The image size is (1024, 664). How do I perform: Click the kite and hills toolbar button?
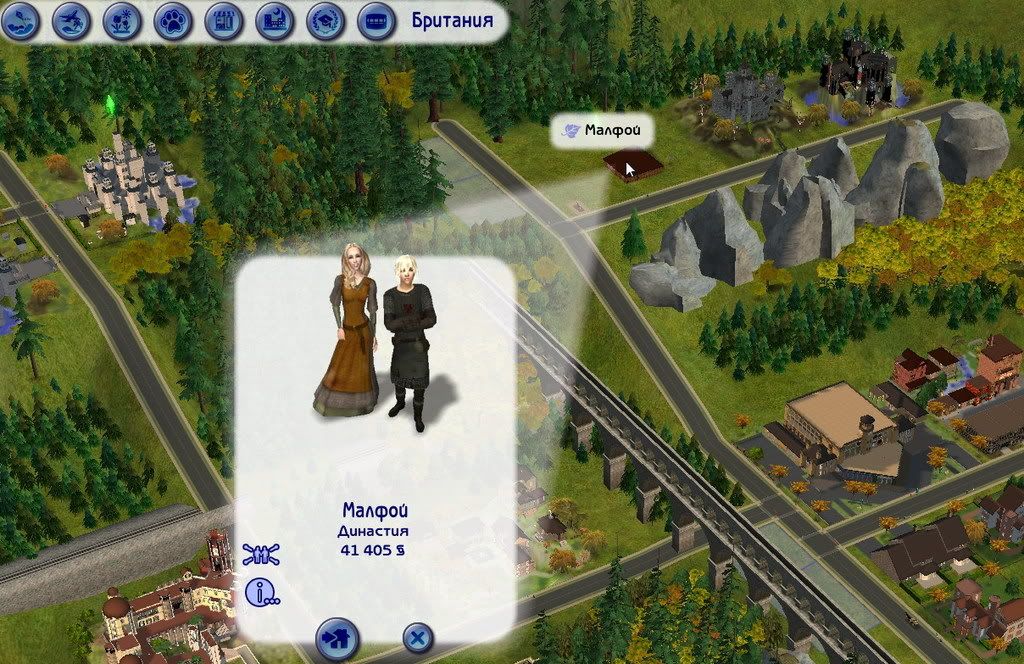coord(20,20)
